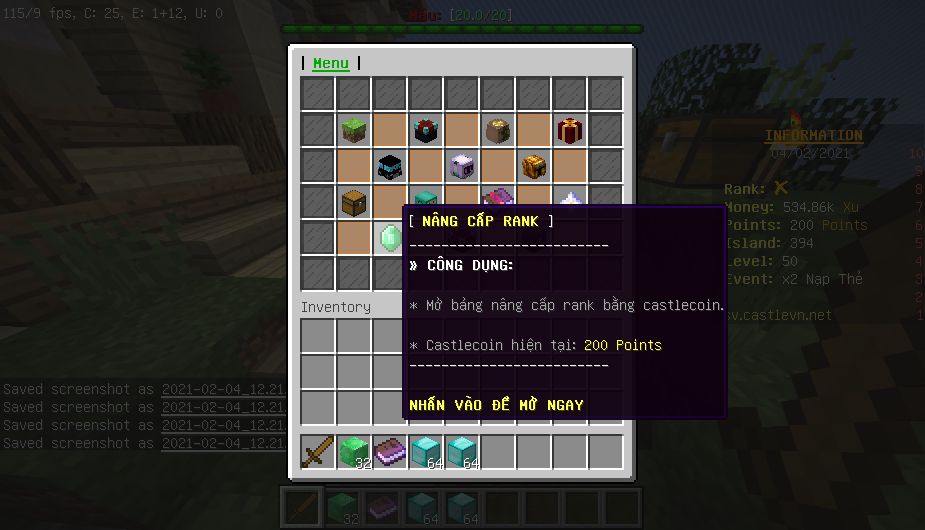Choose the brown sack head icon

pyautogui.click(x=498, y=130)
